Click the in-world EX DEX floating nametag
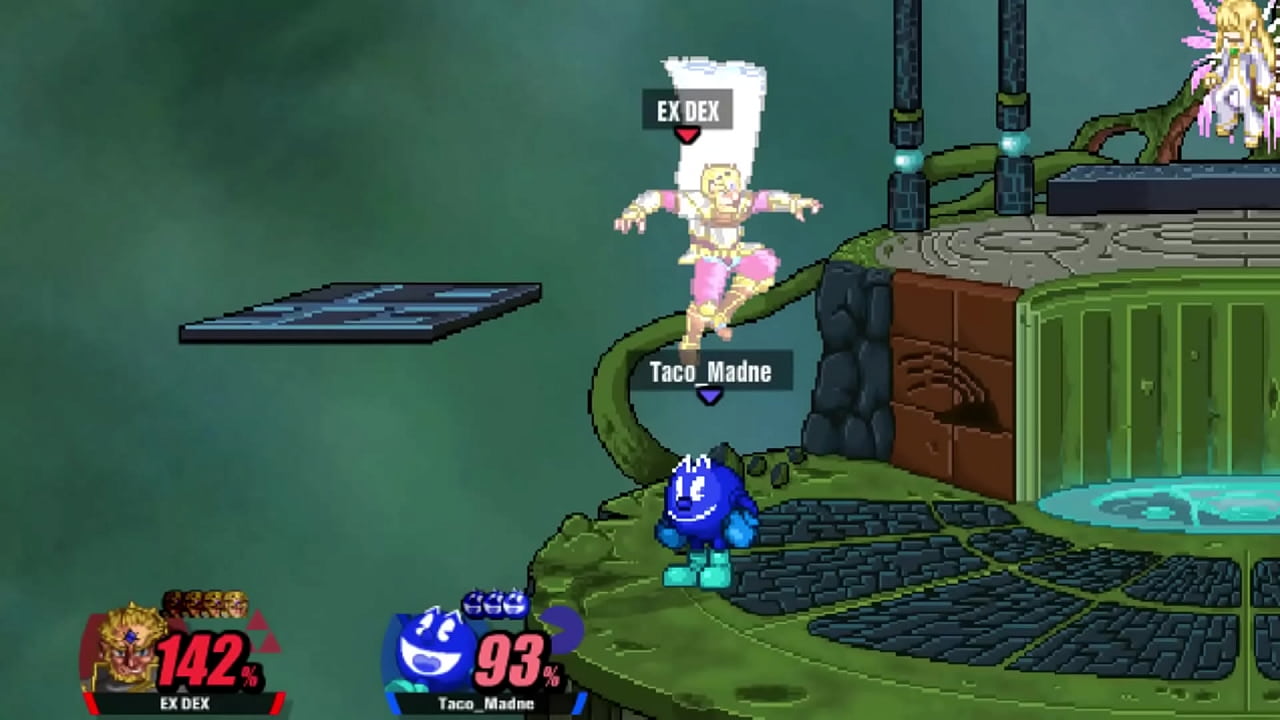Image resolution: width=1280 pixels, height=720 pixels. pyautogui.click(x=687, y=112)
